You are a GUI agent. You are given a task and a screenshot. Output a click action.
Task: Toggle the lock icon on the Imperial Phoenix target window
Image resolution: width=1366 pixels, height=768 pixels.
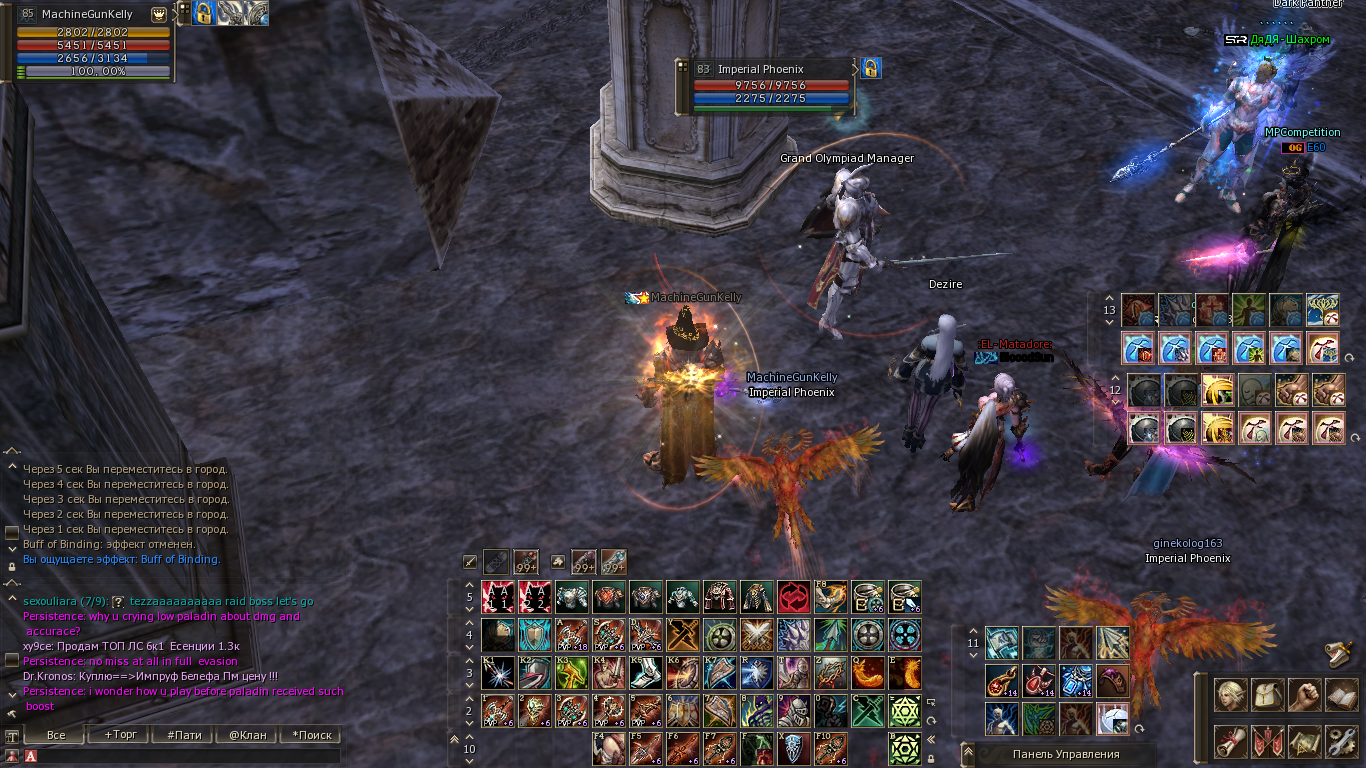[x=871, y=69]
